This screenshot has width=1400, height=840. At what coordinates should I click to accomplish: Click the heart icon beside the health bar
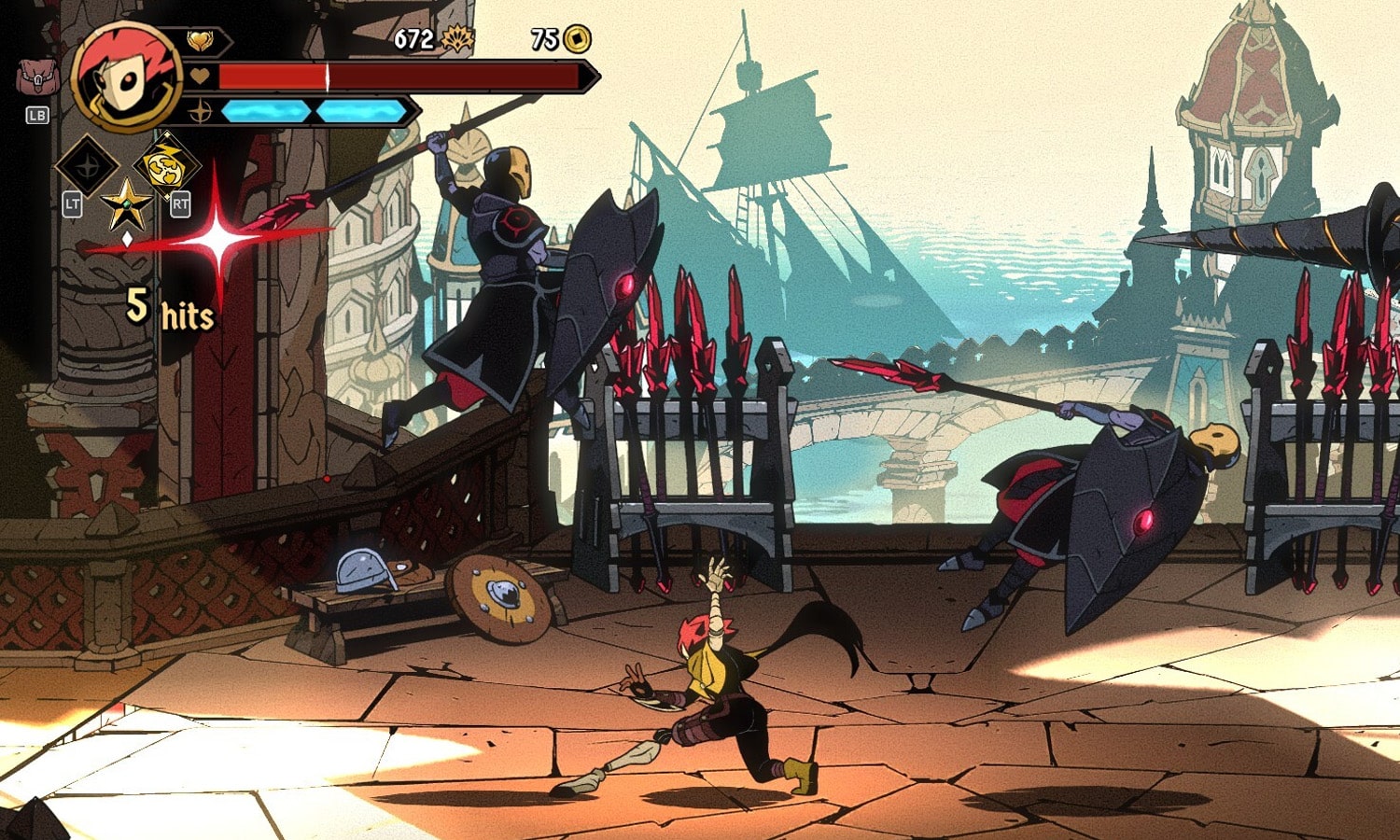[x=198, y=76]
